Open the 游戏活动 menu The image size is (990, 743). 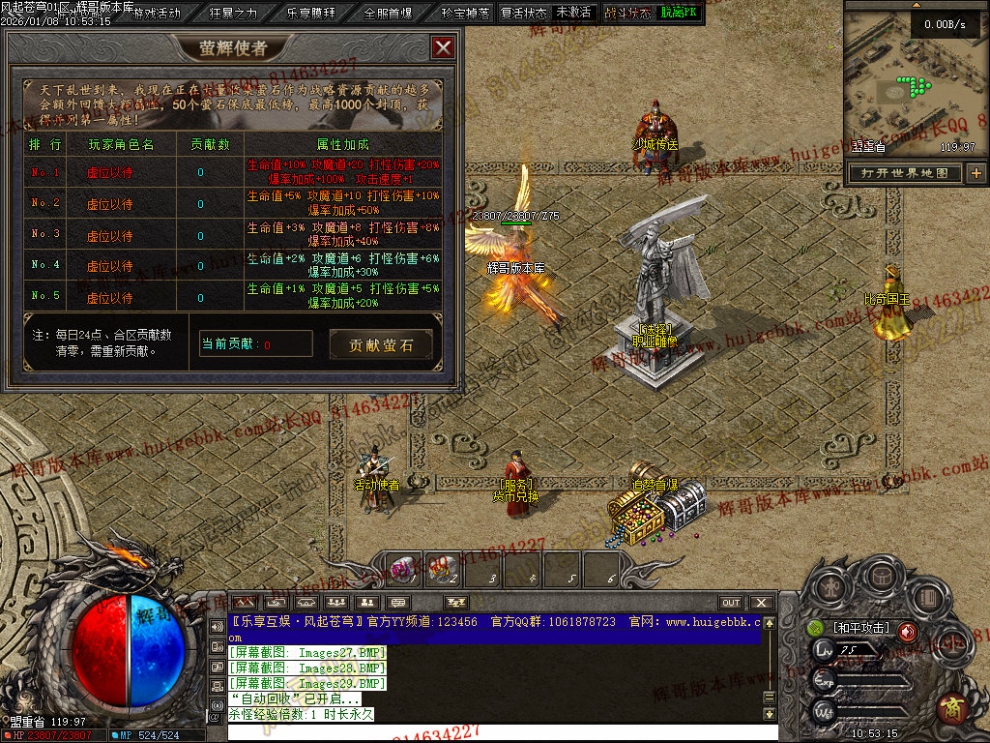click(157, 13)
